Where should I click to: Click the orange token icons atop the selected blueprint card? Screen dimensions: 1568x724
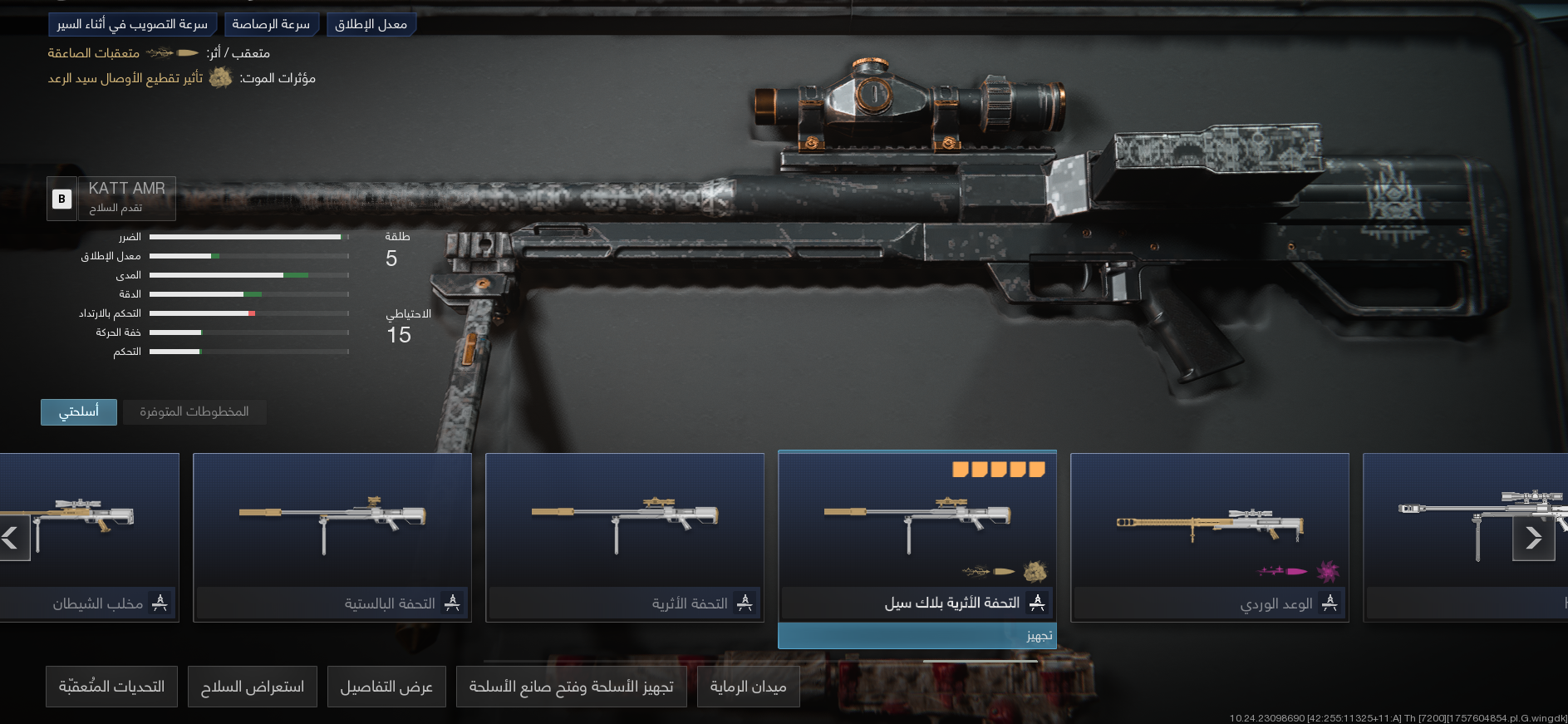pos(997,469)
